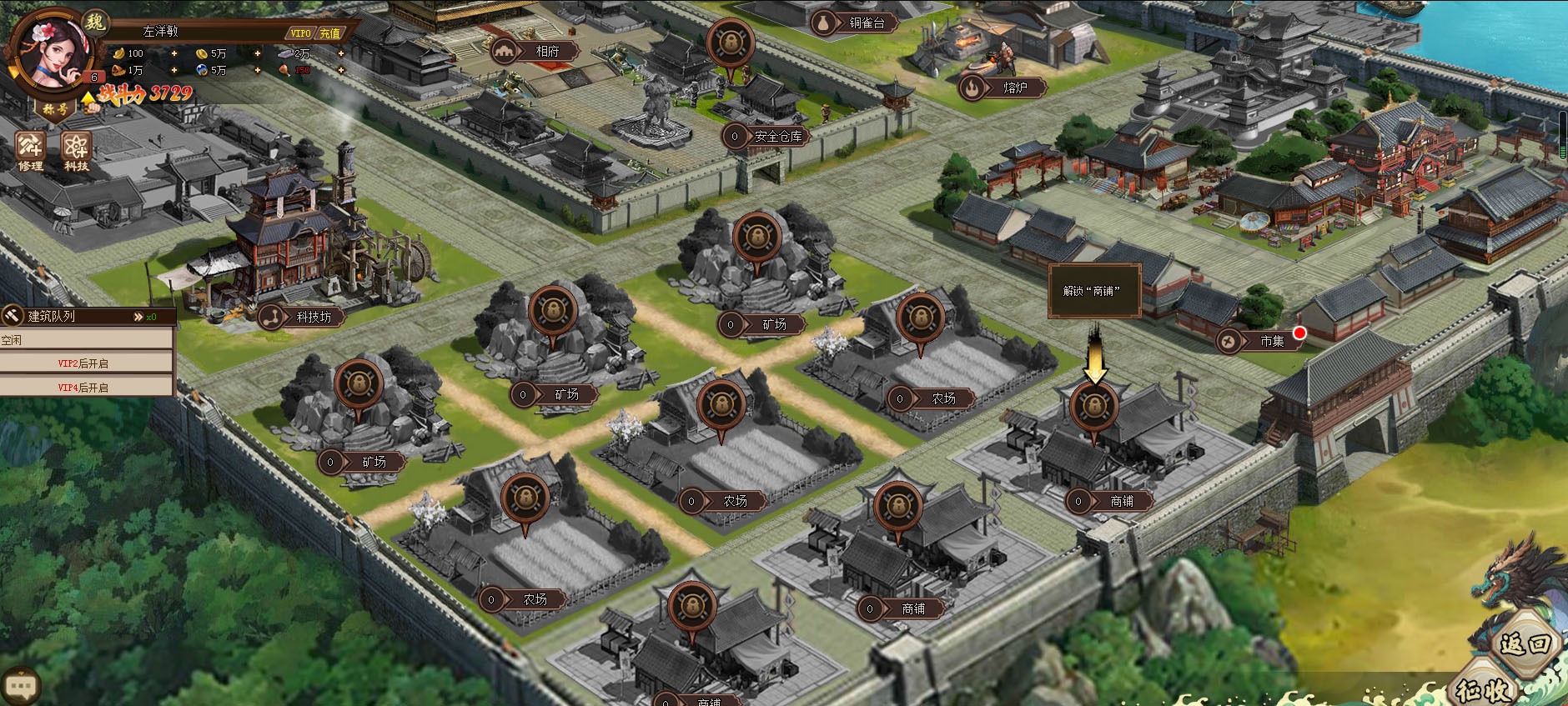The width and height of the screenshot is (1568, 706).
Task: Open the 称号 title banner
Action: tap(55, 108)
